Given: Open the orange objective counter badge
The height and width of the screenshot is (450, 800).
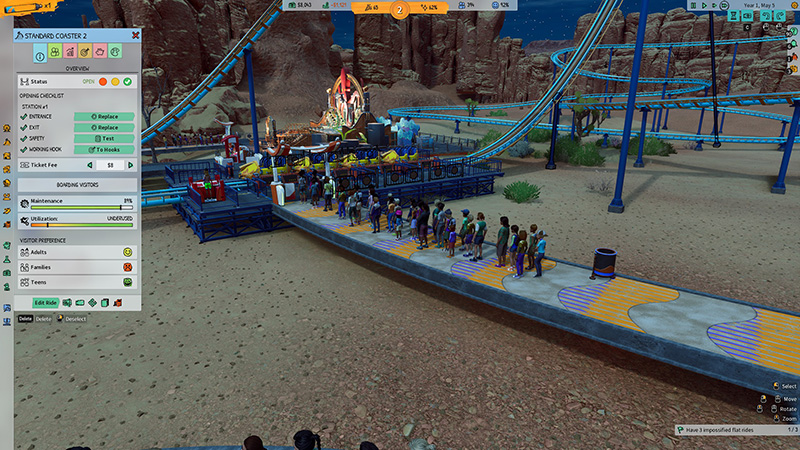Looking at the screenshot, I should (401, 9).
